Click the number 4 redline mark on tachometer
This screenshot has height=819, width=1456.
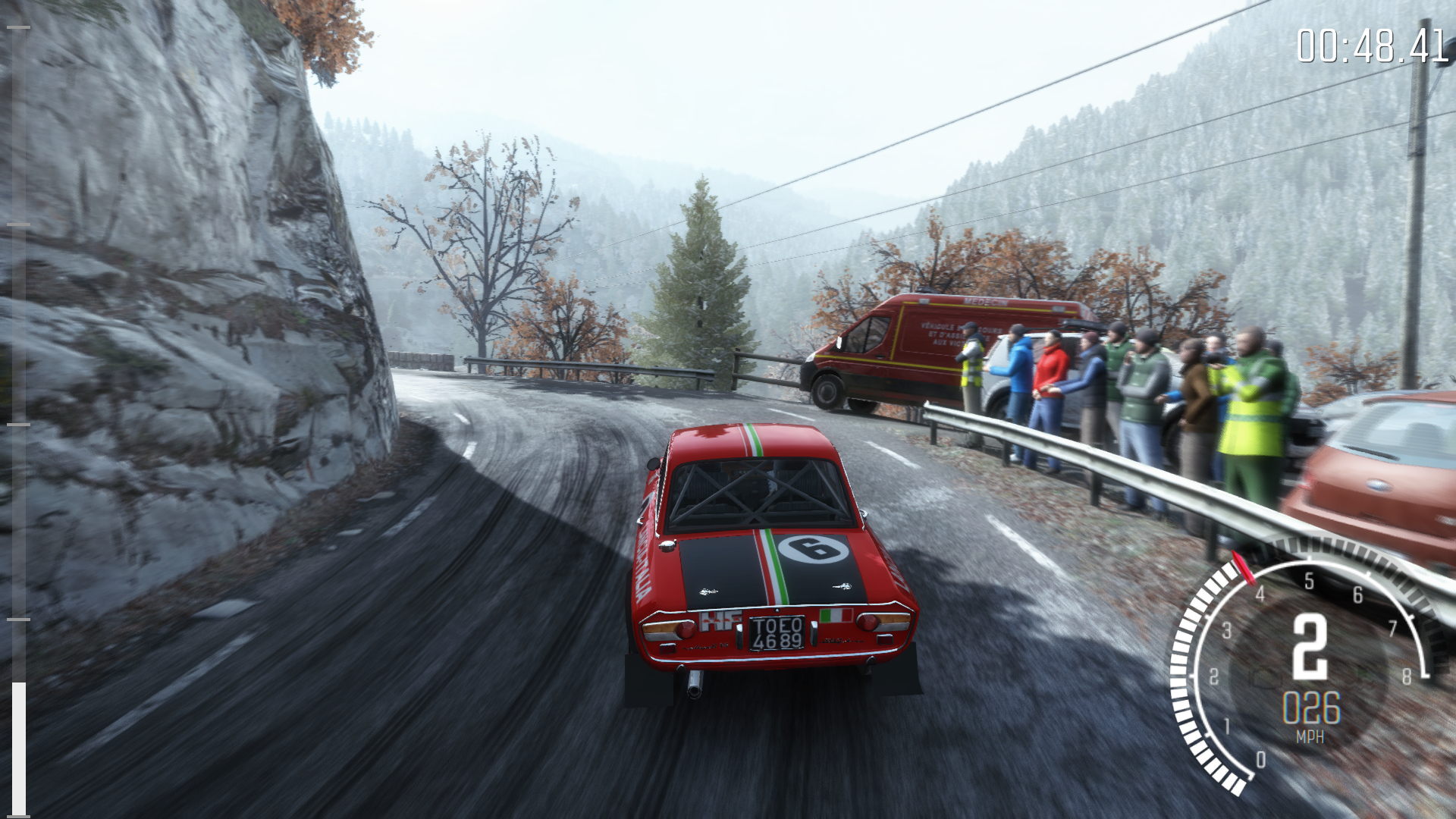[x=1260, y=594]
